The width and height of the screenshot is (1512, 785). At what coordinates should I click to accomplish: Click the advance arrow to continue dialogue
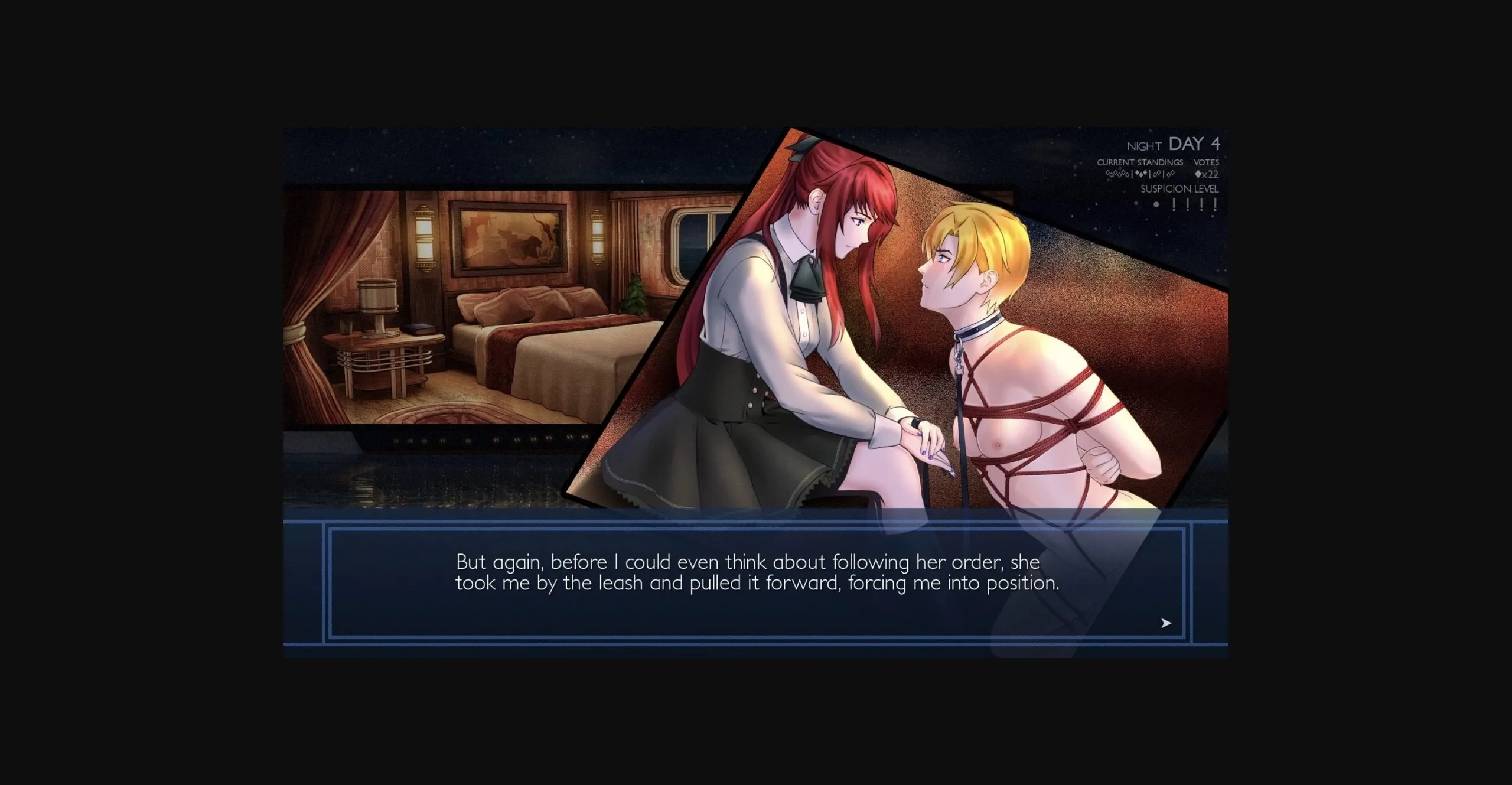[x=1166, y=622]
